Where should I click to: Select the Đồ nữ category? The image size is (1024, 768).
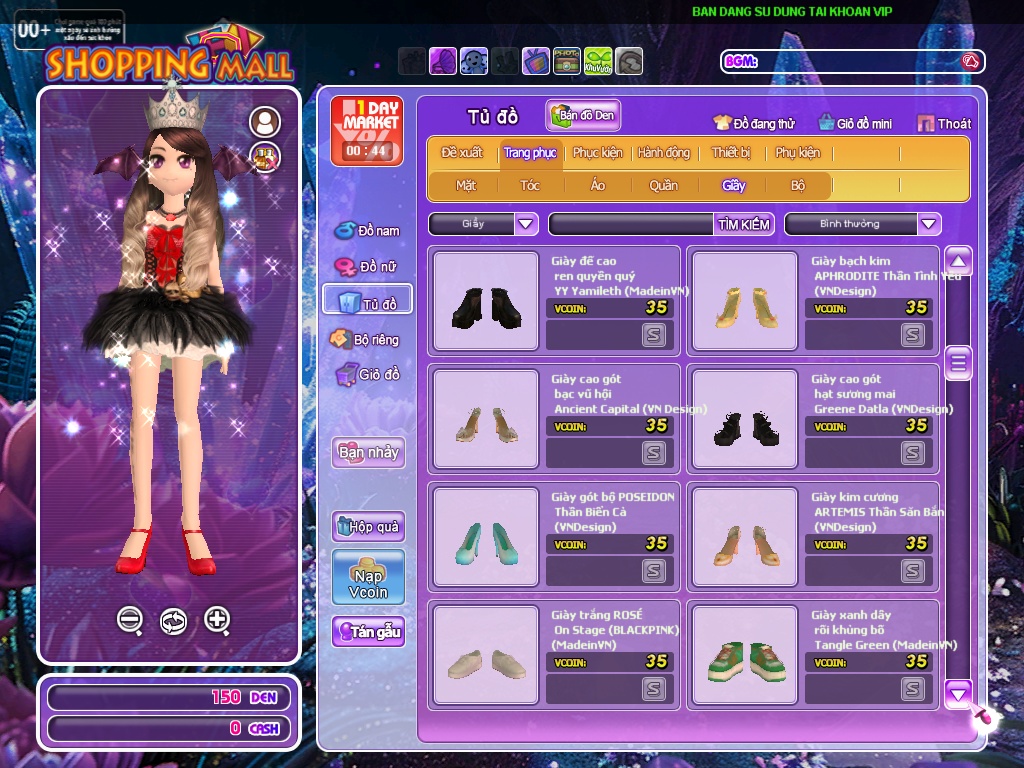367,266
